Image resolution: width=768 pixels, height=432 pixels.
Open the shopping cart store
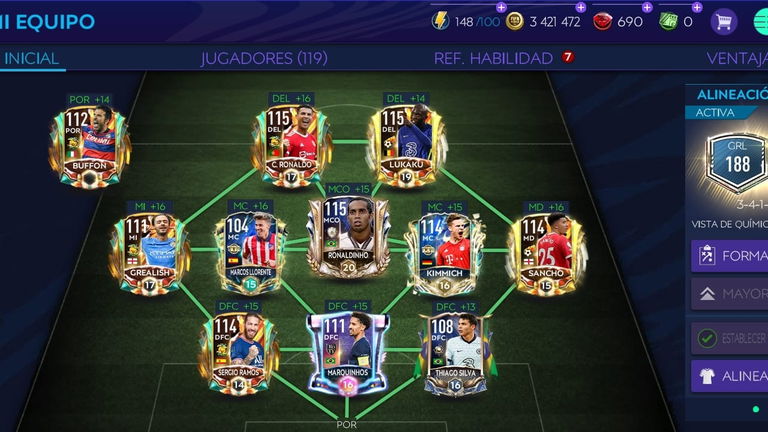tap(723, 21)
